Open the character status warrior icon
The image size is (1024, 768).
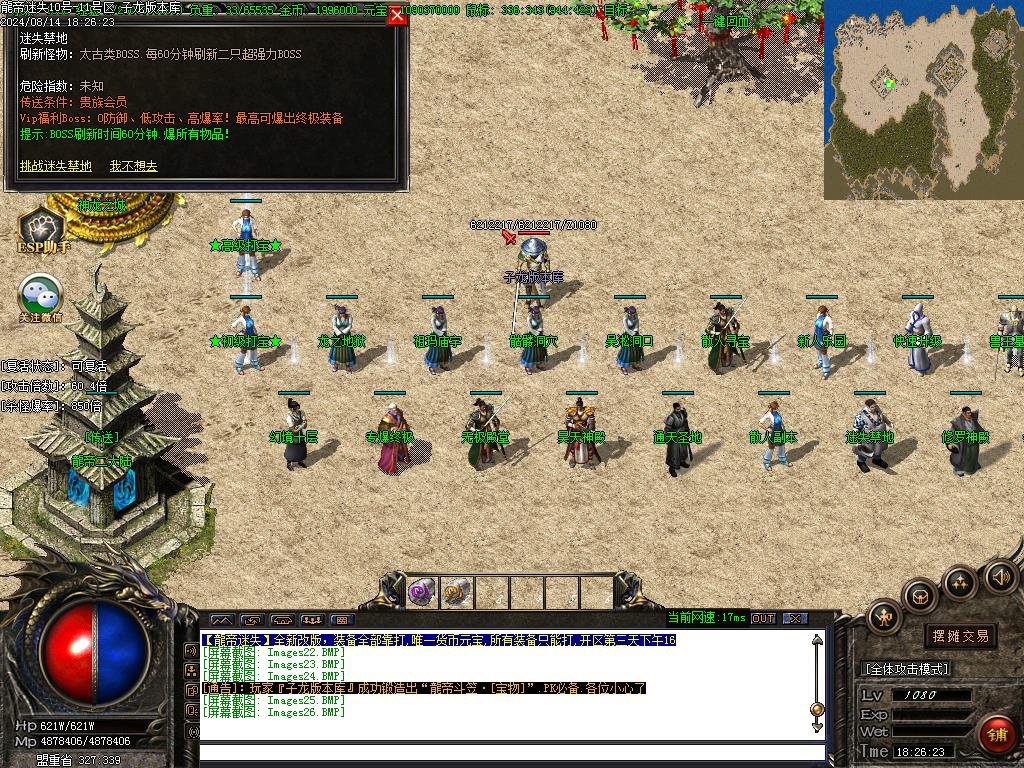click(x=885, y=617)
